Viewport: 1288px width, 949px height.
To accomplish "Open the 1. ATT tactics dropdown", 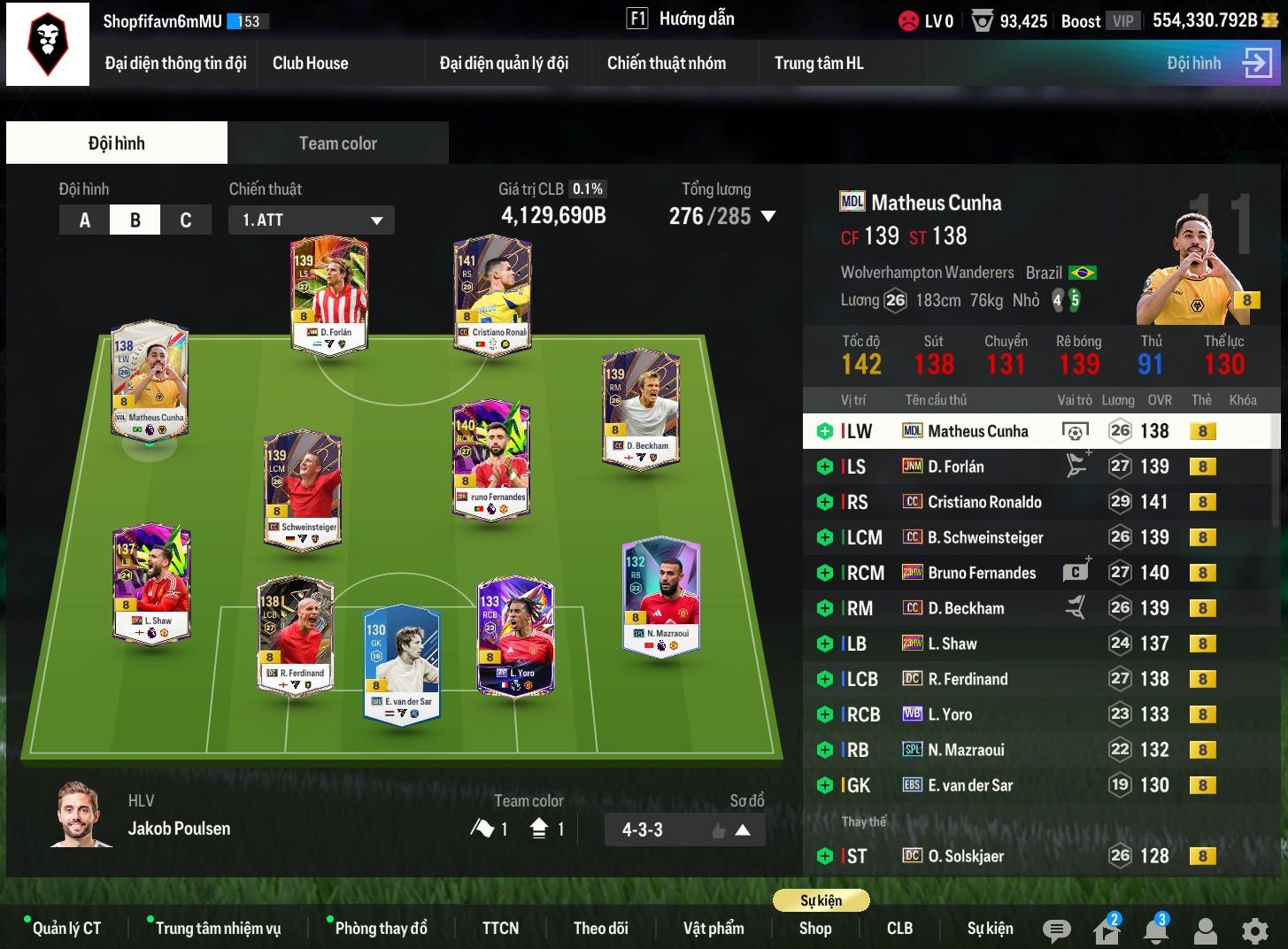I will tap(312, 220).
